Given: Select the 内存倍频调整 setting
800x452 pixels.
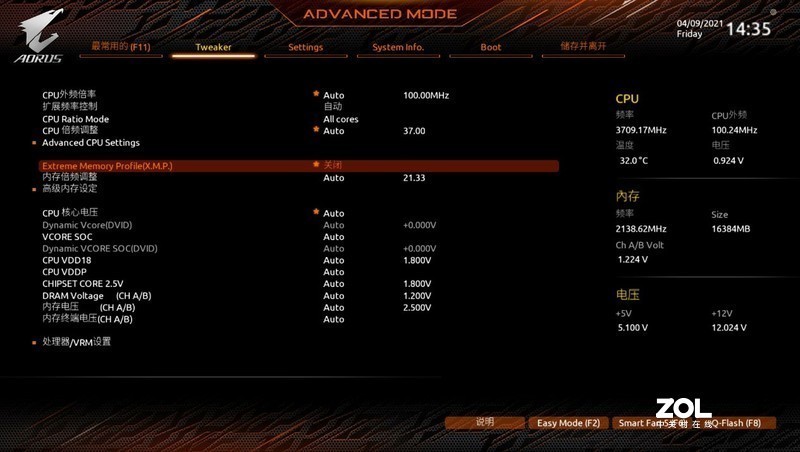Looking at the screenshot, I should click(x=69, y=177).
